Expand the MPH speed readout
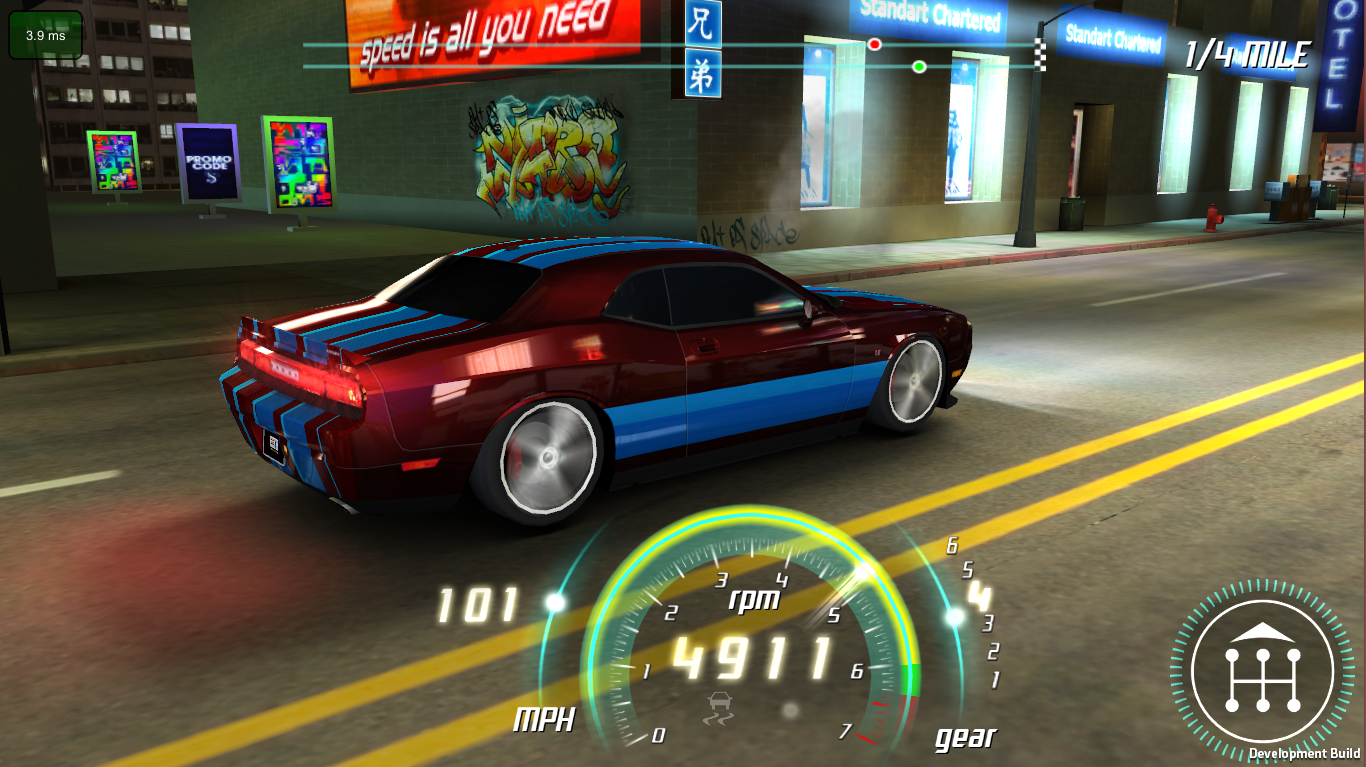 tap(478, 601)
